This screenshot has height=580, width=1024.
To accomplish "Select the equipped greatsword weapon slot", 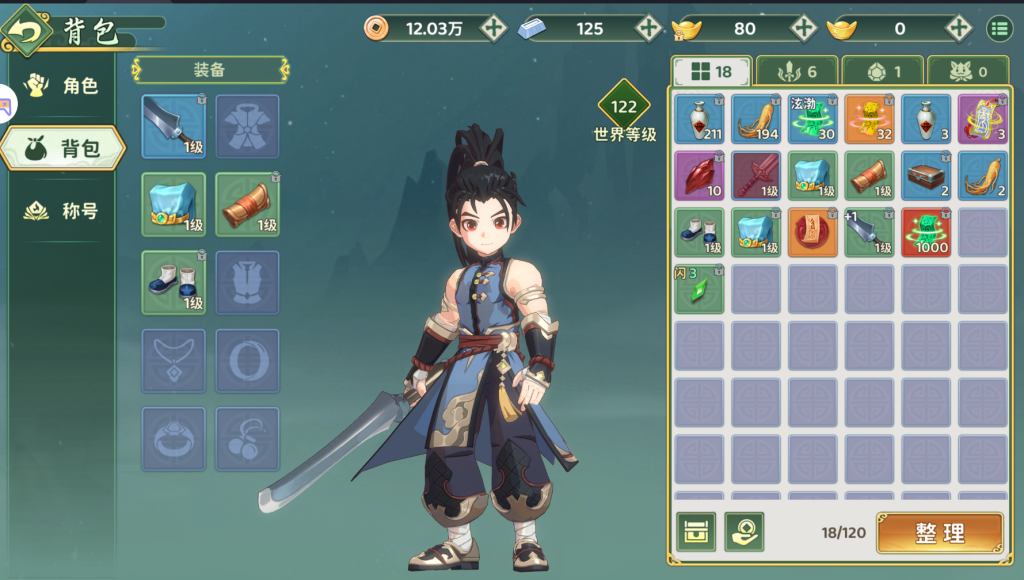I will [173, 126].
